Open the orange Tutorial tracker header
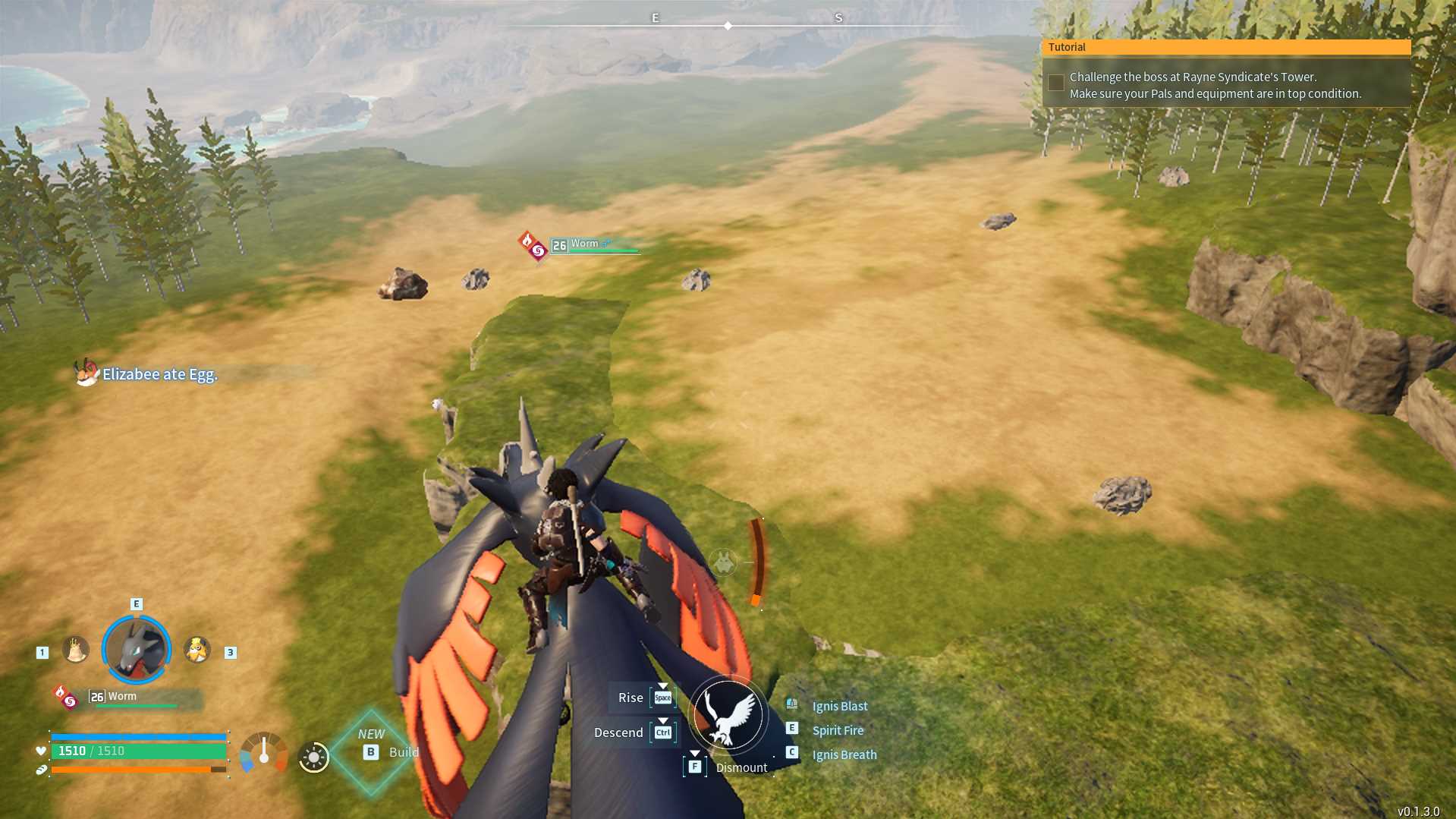The image size is (1456, 819). pos(1225,47)
